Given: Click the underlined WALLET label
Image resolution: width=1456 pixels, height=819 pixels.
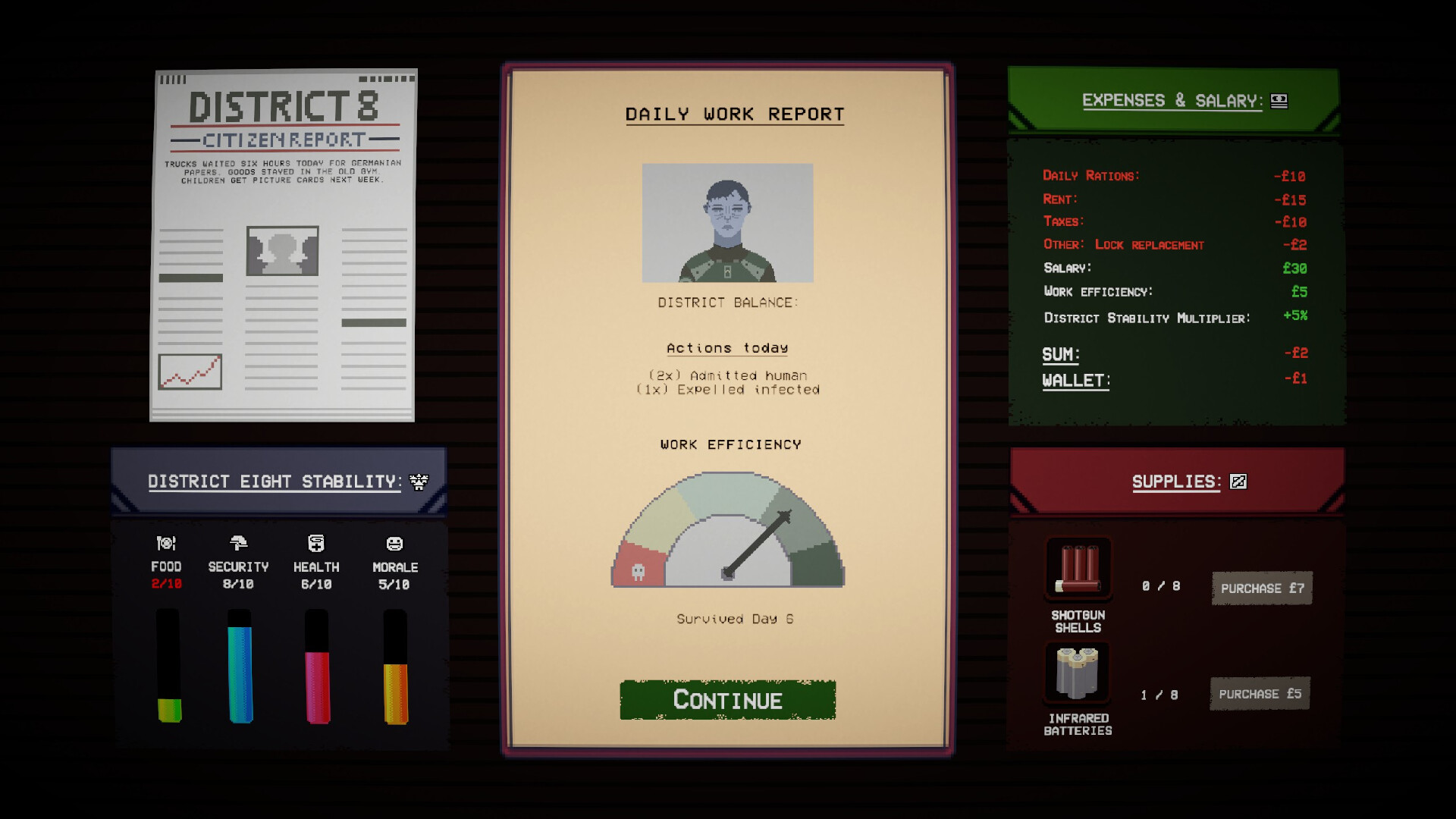Looking at the screenshot, I should (1075, 380).
